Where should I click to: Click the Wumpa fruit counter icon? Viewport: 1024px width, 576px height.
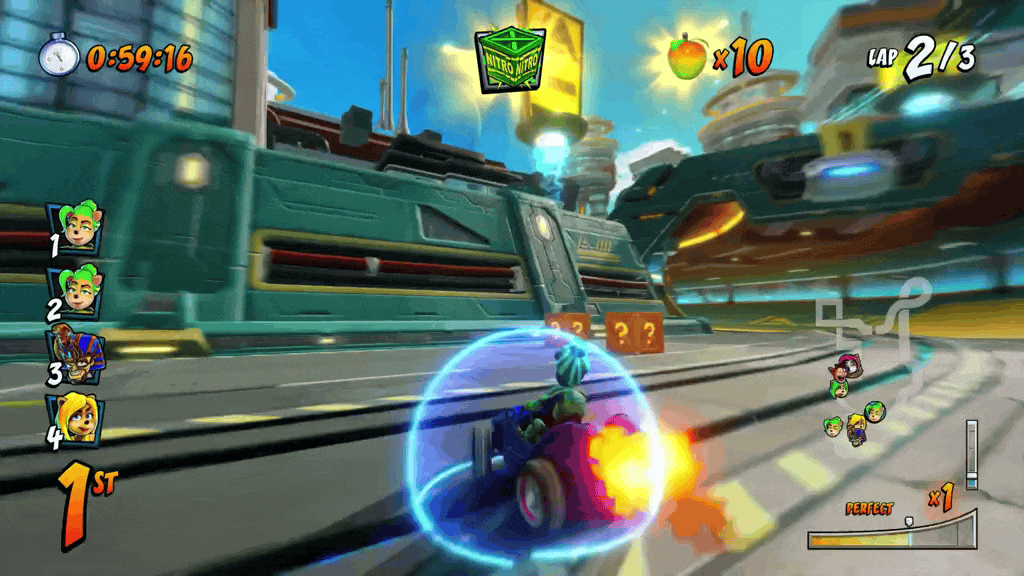(x=686, y=56)
